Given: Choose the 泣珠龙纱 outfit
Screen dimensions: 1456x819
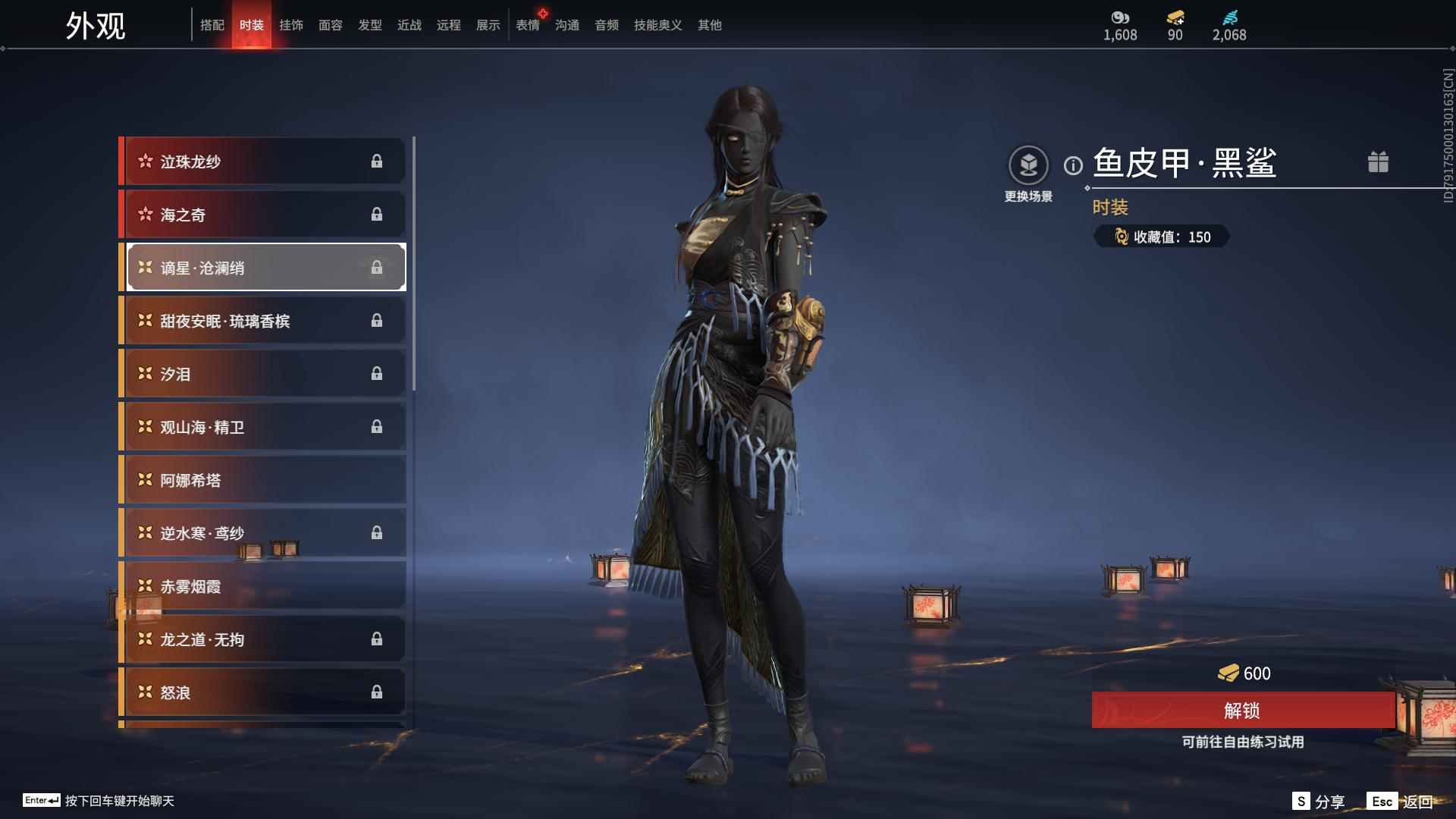Looking at the screenshot, I should pyautogui.click(x=263, y=161).
